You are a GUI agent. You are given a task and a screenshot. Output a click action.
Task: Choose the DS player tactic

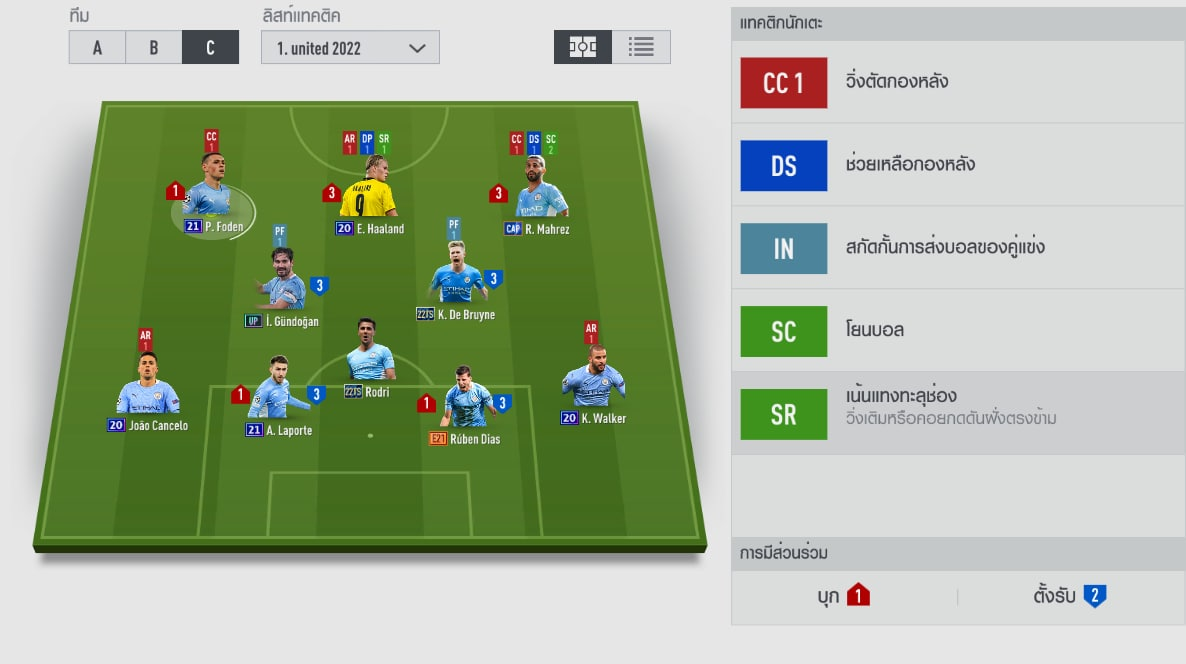pyautogui.click(x=784, y=166)
